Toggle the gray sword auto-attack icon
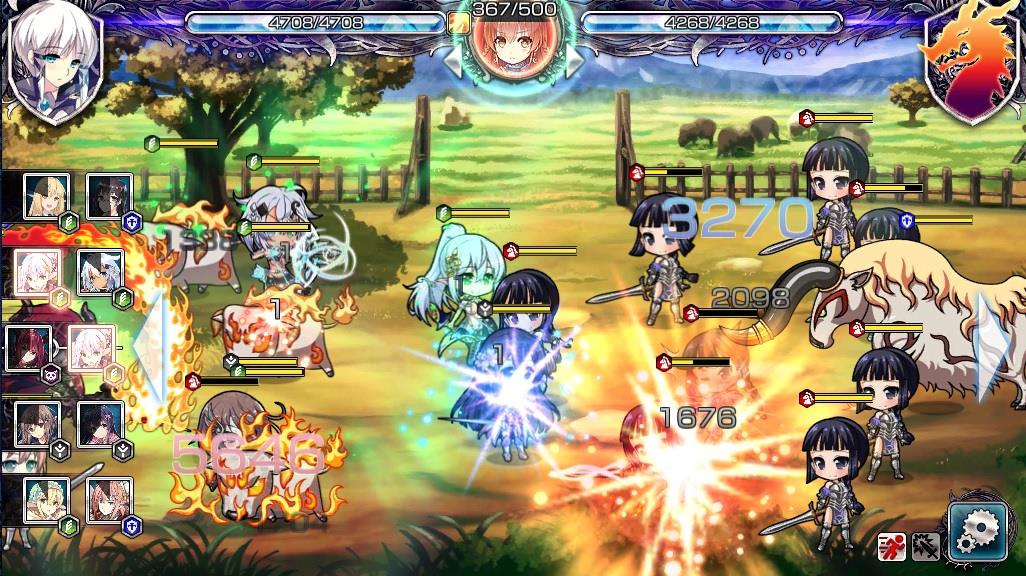The height and width of the screenshot is (576, 1026). 926,546
